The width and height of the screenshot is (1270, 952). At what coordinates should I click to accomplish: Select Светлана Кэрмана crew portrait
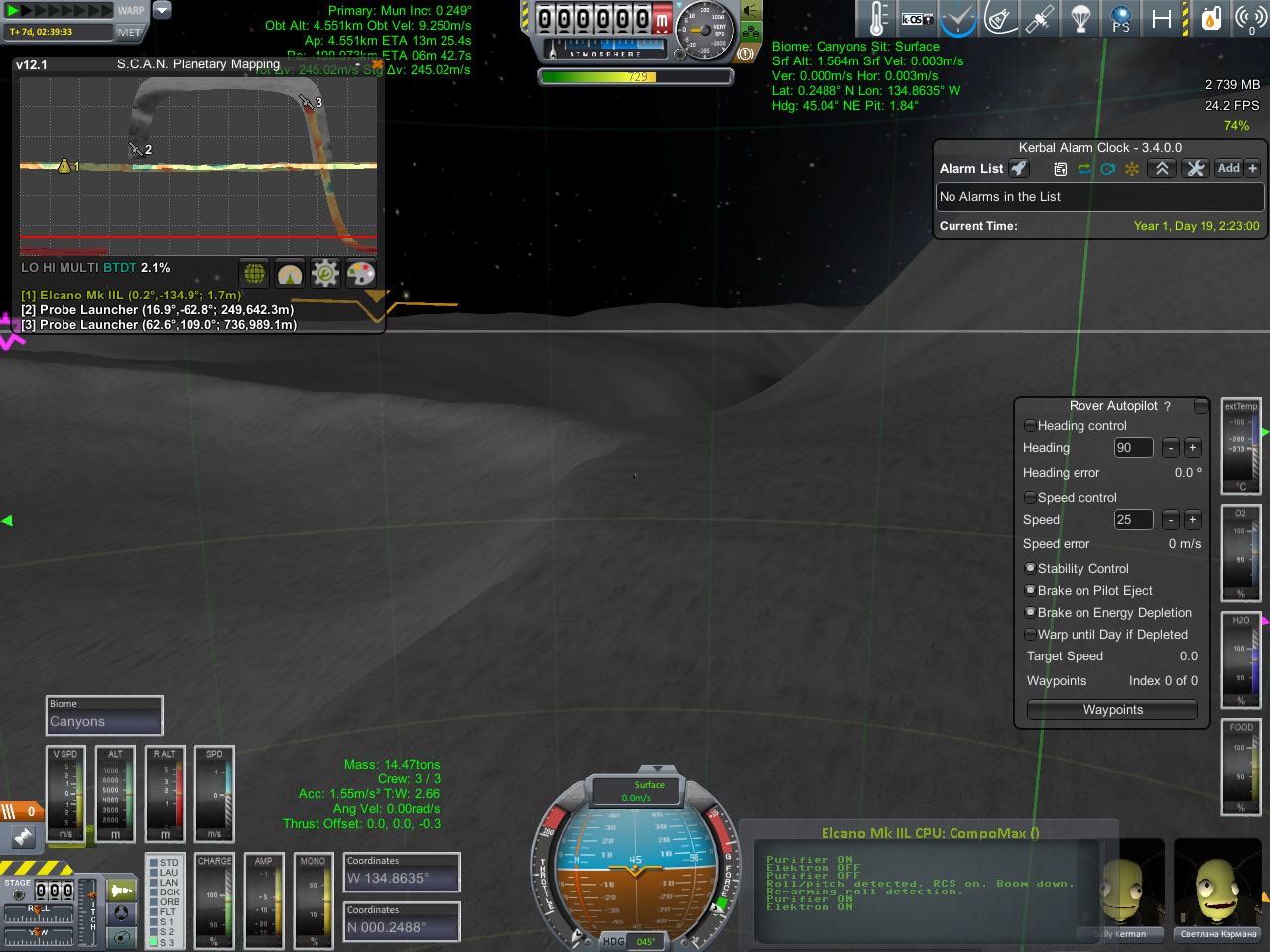(1217, 890)
